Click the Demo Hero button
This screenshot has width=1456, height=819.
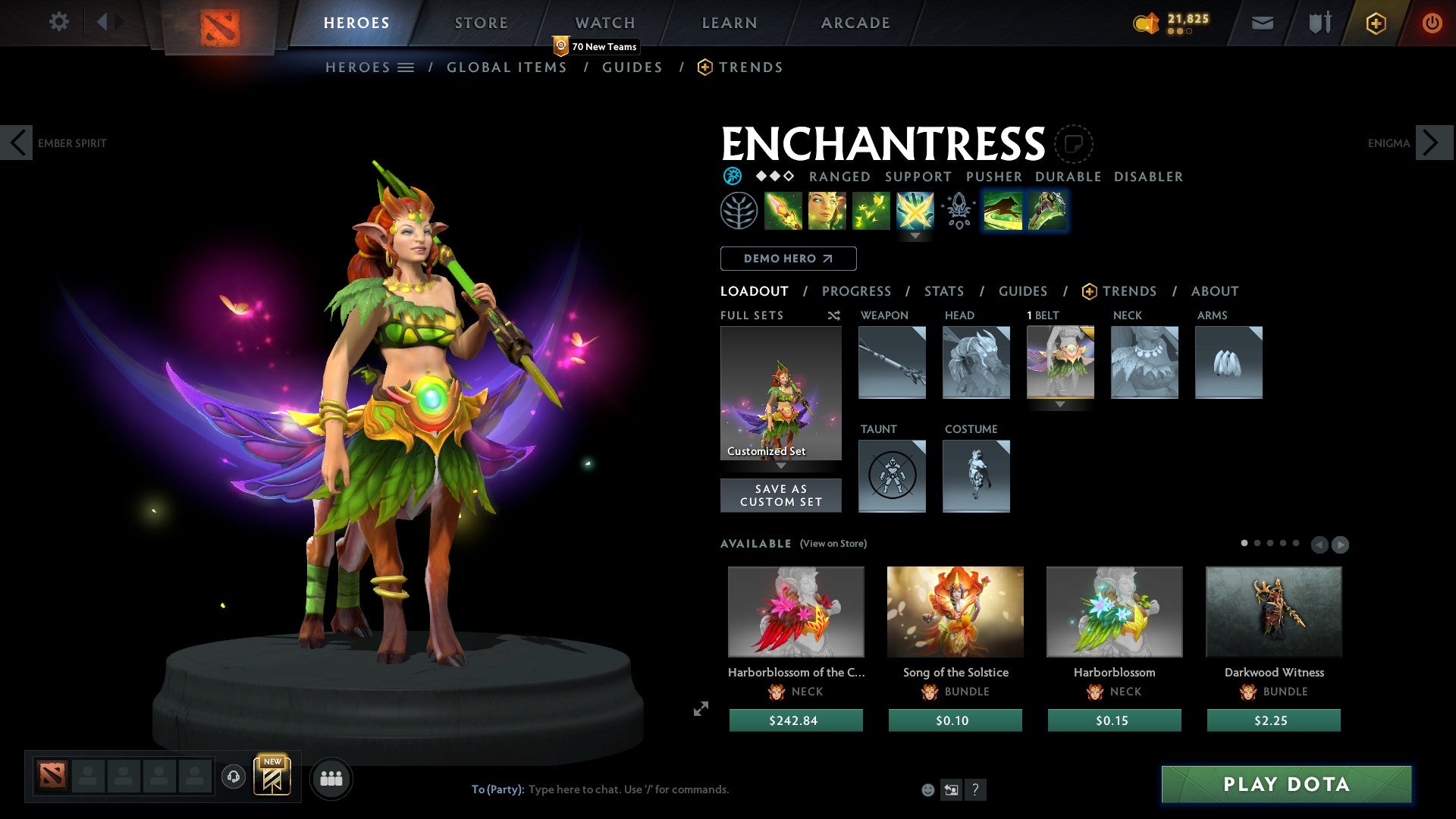(x=788, y=258)
